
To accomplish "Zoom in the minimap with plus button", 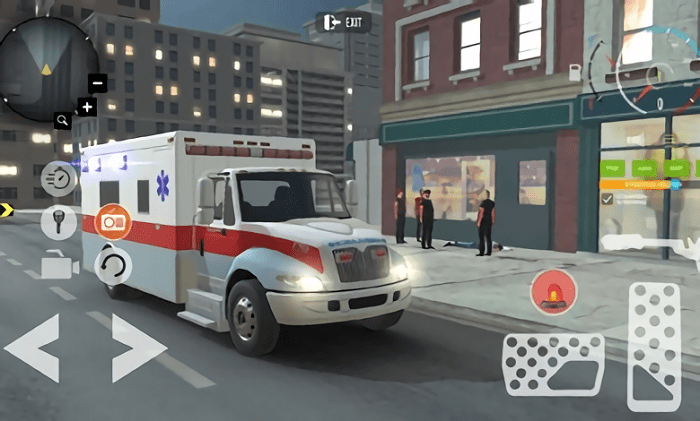I will pos(87,107).
